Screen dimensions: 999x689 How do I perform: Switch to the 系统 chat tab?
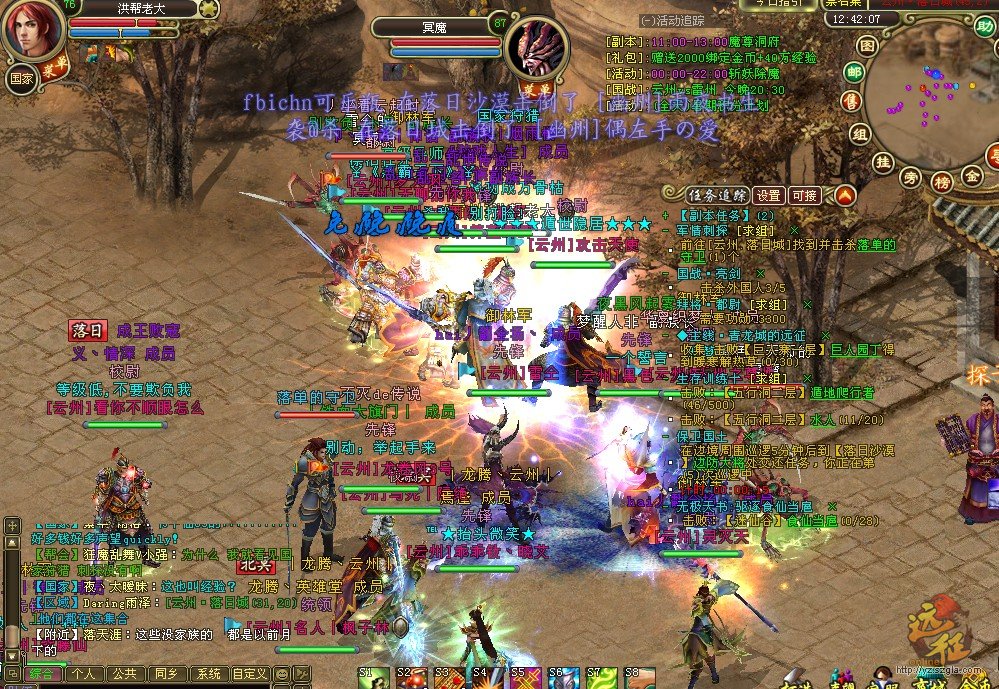(x=207, y=674)
